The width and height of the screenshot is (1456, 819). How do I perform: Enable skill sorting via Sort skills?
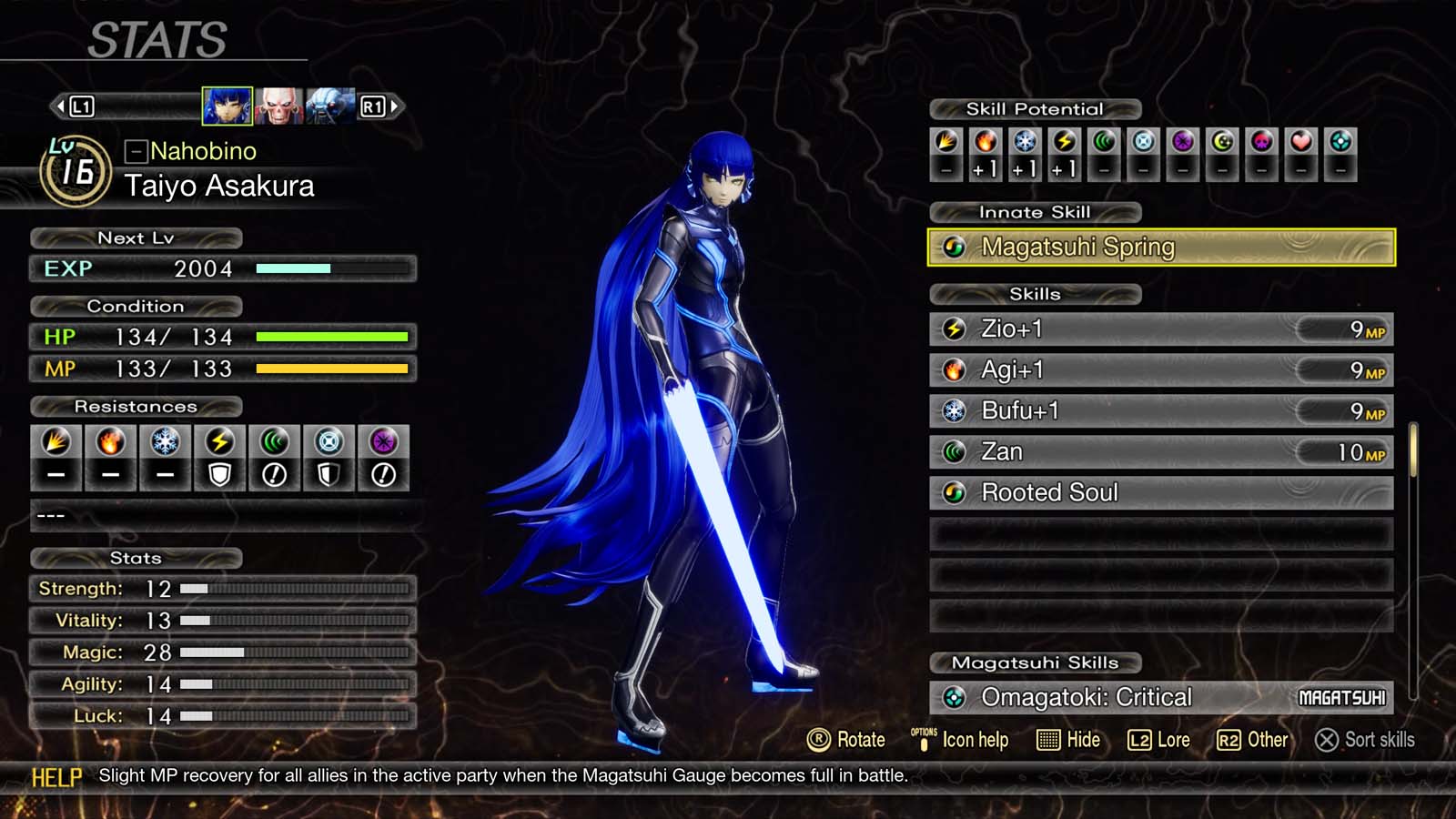pyautogui.click(x=1363, y=740)
